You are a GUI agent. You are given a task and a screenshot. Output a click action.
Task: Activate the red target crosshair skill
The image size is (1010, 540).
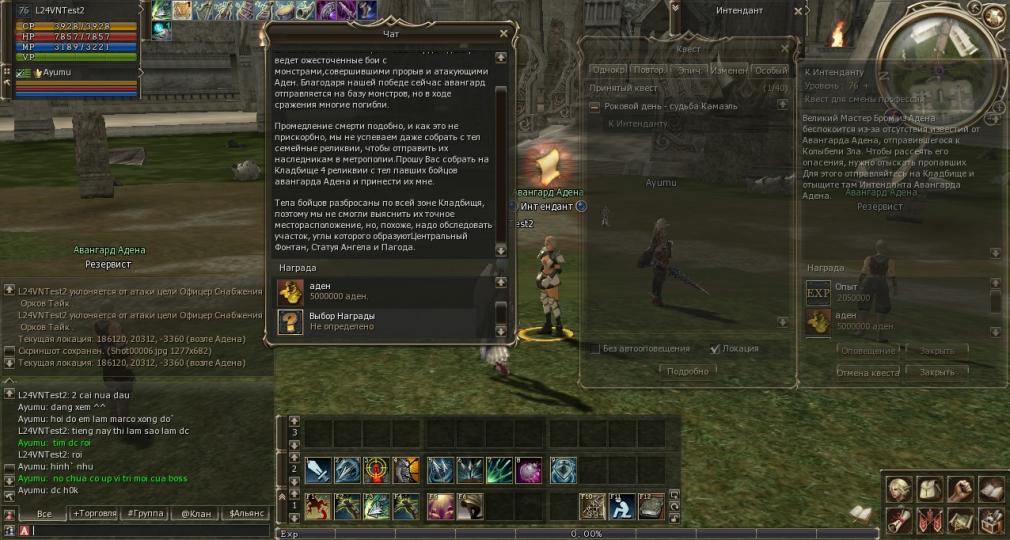pos(377,470)
